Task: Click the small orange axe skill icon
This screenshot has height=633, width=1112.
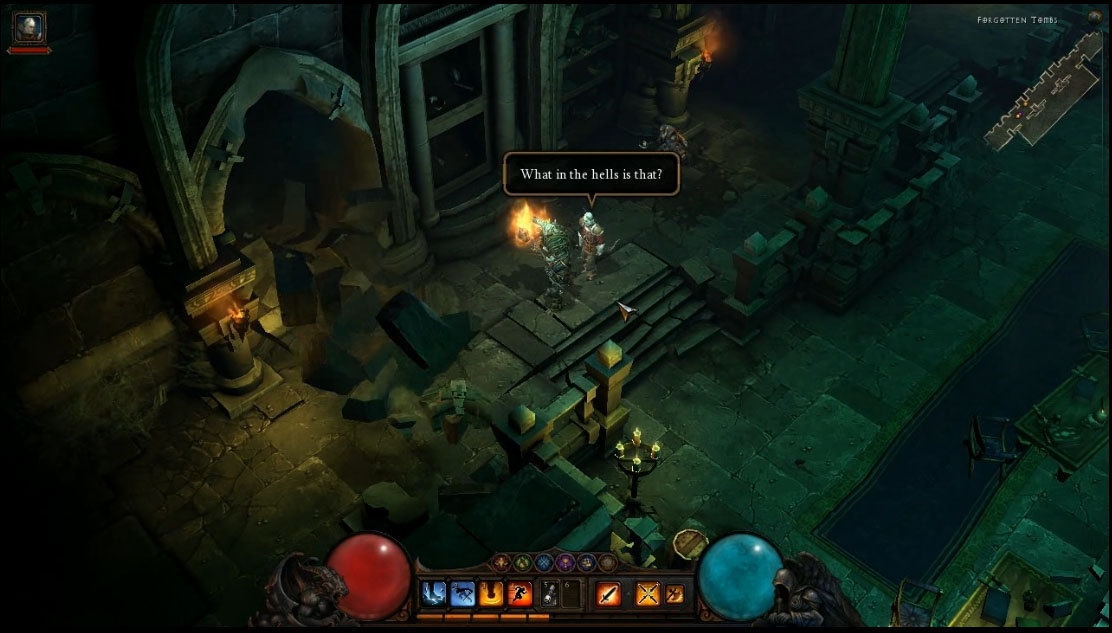Action: pos(676,594)
